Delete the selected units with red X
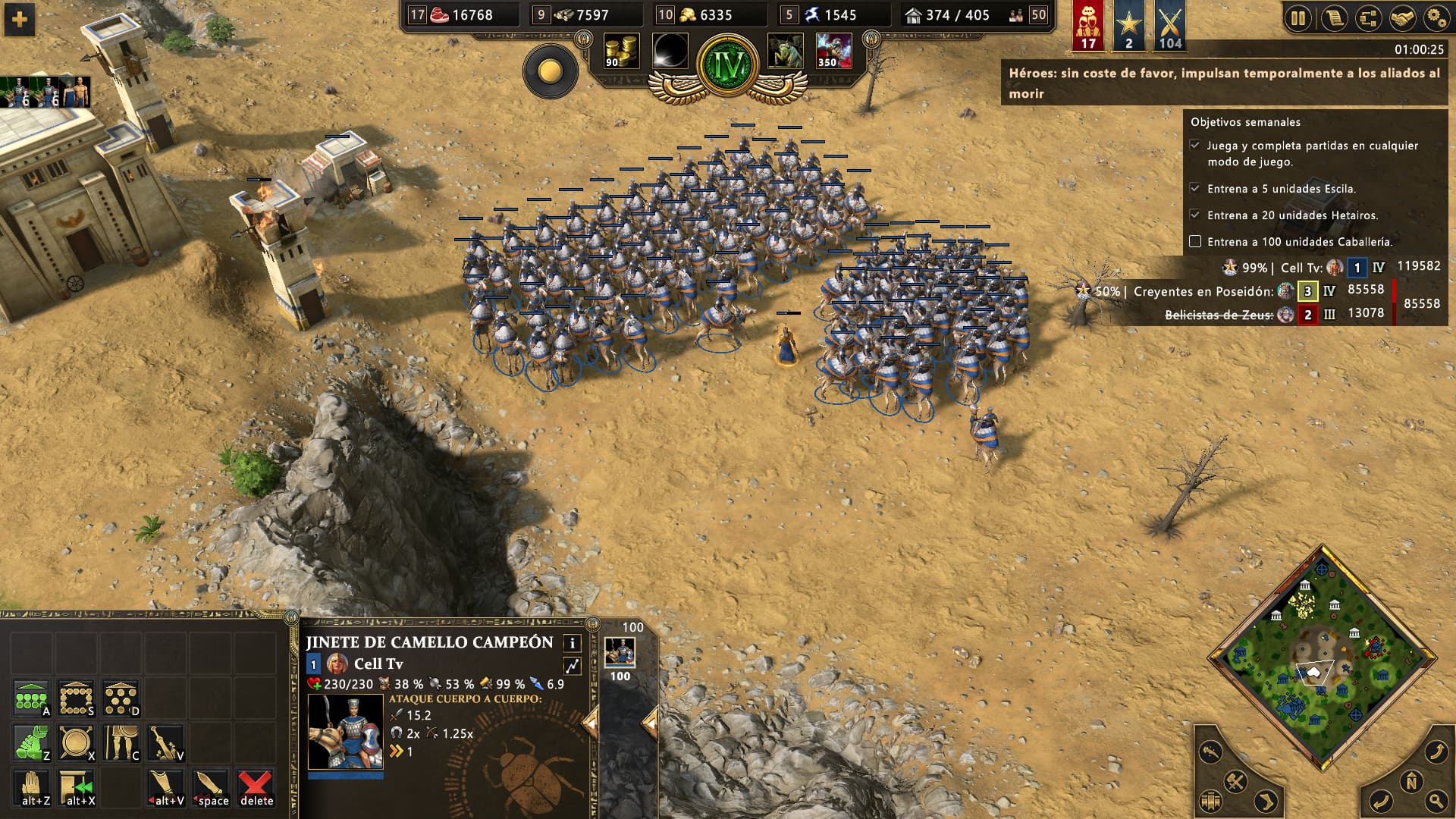Screen dimensions: 1456x819 click(256, 789)
